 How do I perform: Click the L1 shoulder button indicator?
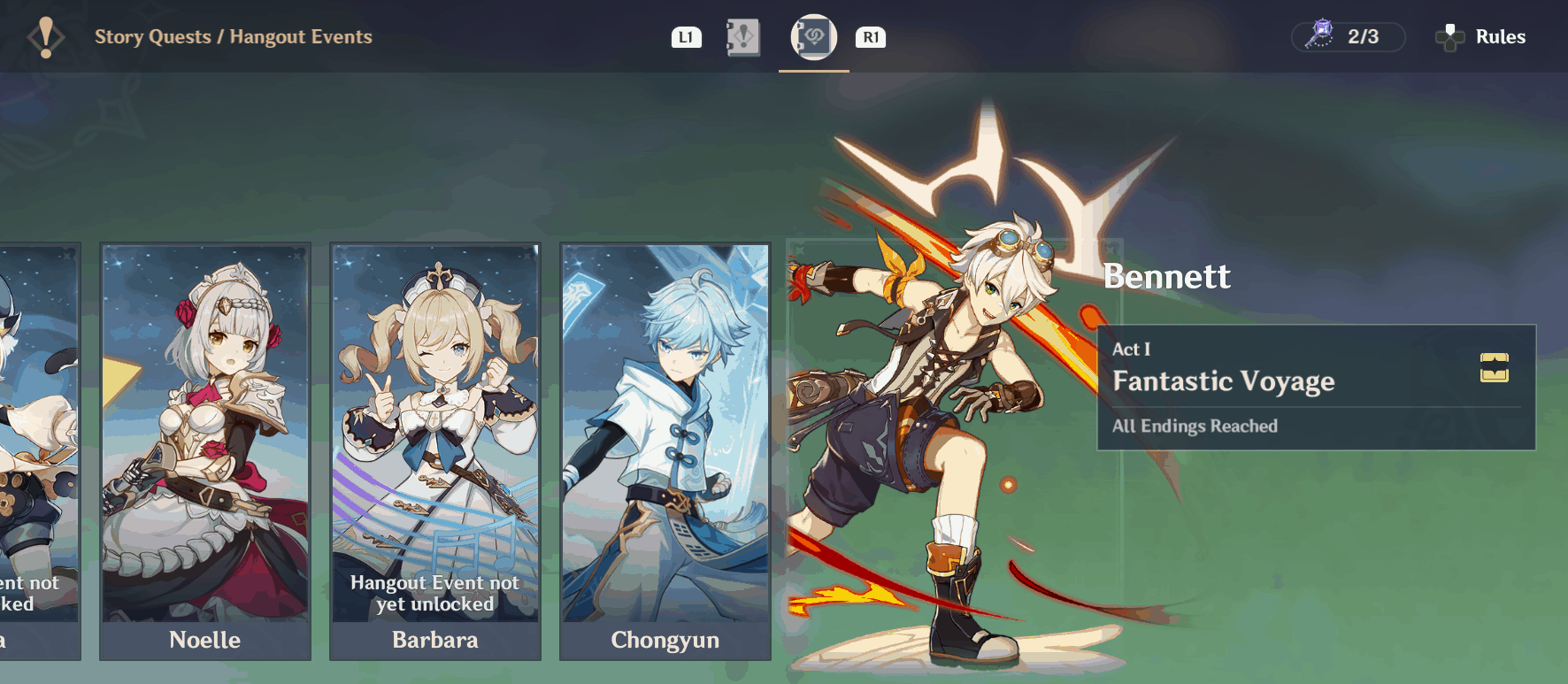(x=686, y=37)
